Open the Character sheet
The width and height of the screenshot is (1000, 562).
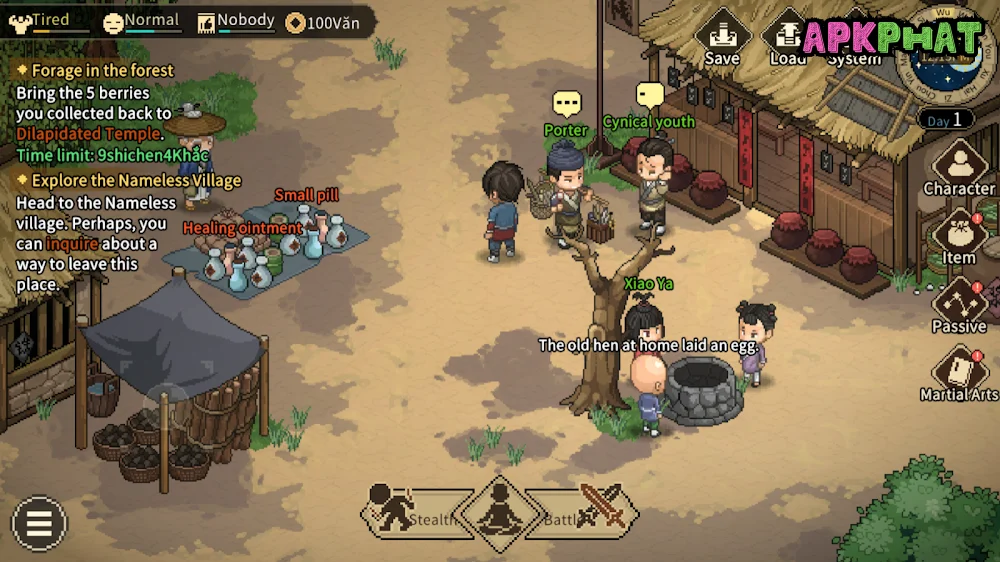pos(959,166)
